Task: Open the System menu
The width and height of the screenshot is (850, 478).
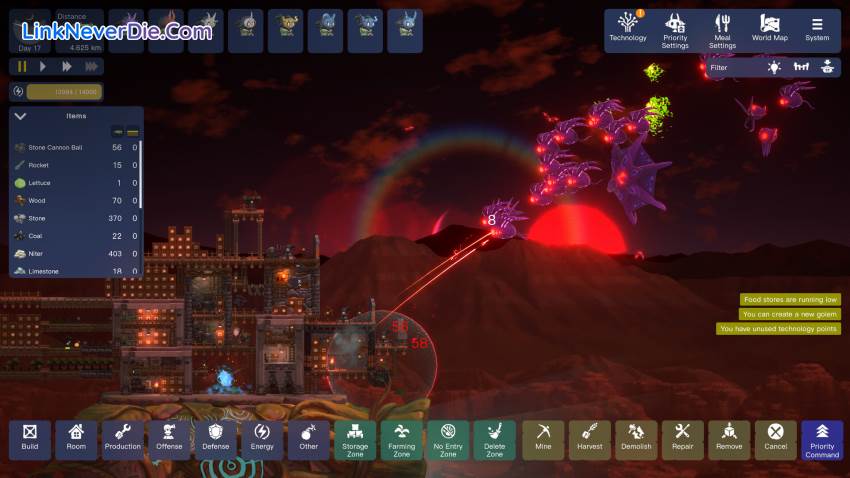Action: [817, 30]
